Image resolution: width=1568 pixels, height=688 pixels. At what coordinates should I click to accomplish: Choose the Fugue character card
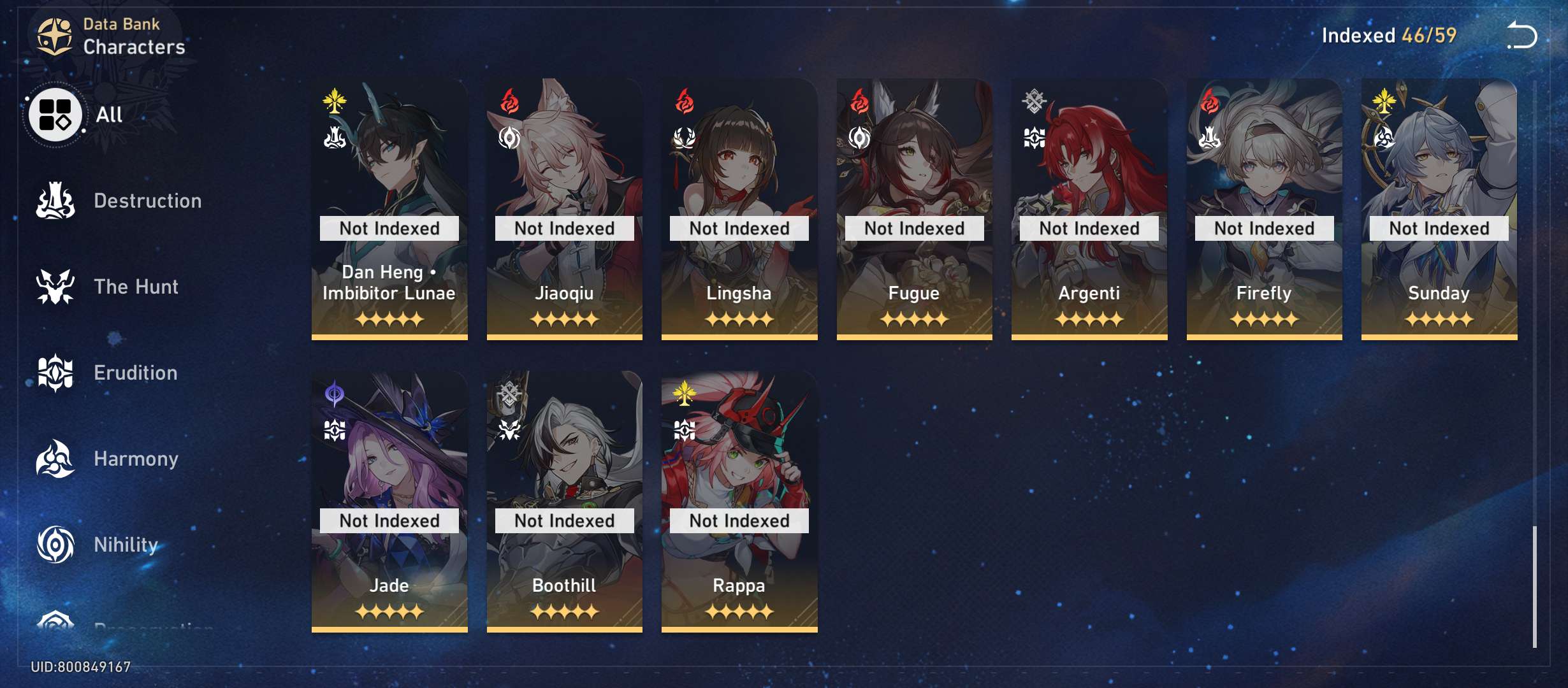(x=914, y=209)
